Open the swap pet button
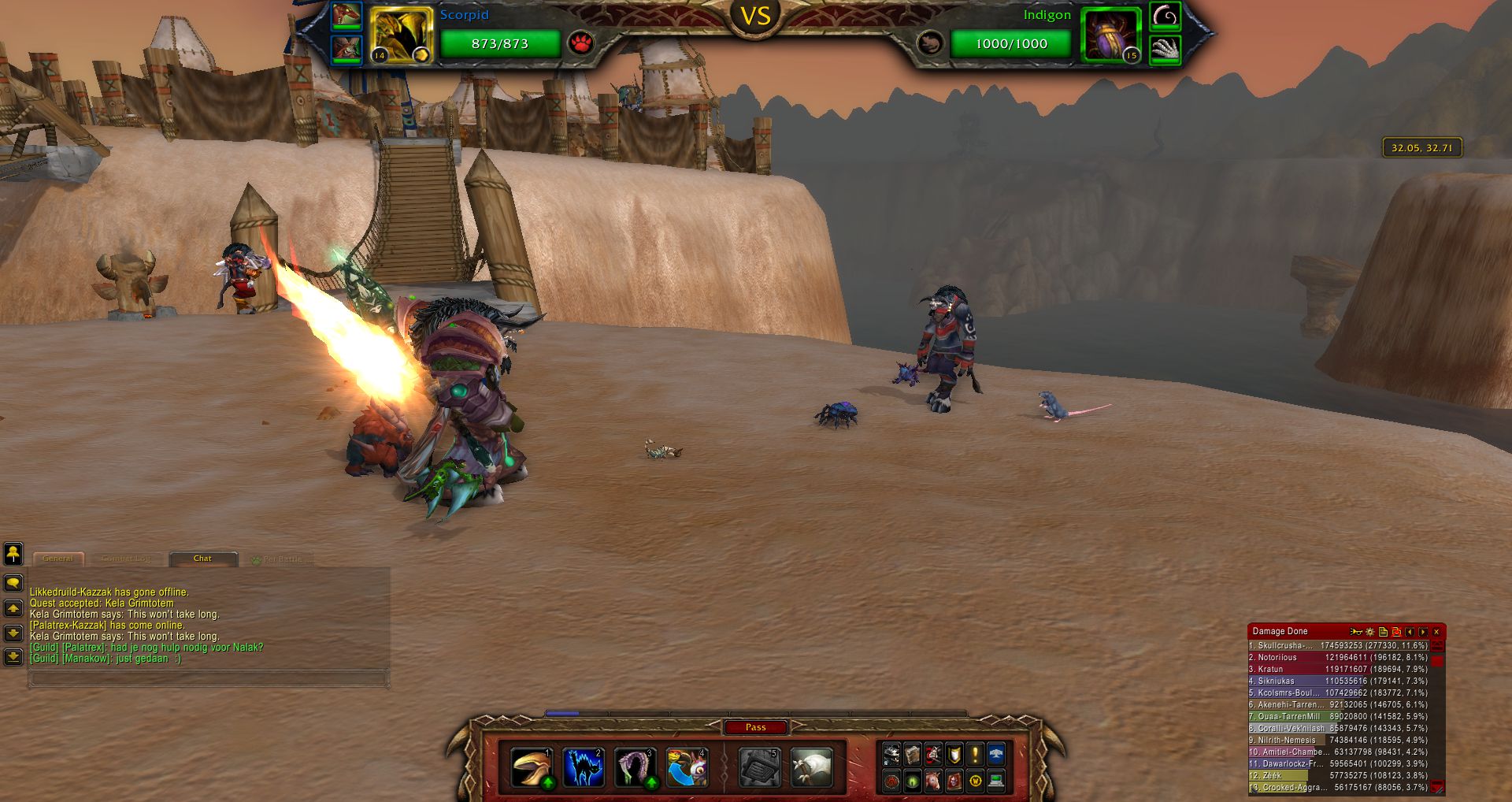This screenshot has height=802, width=1512. pos(687,767)
